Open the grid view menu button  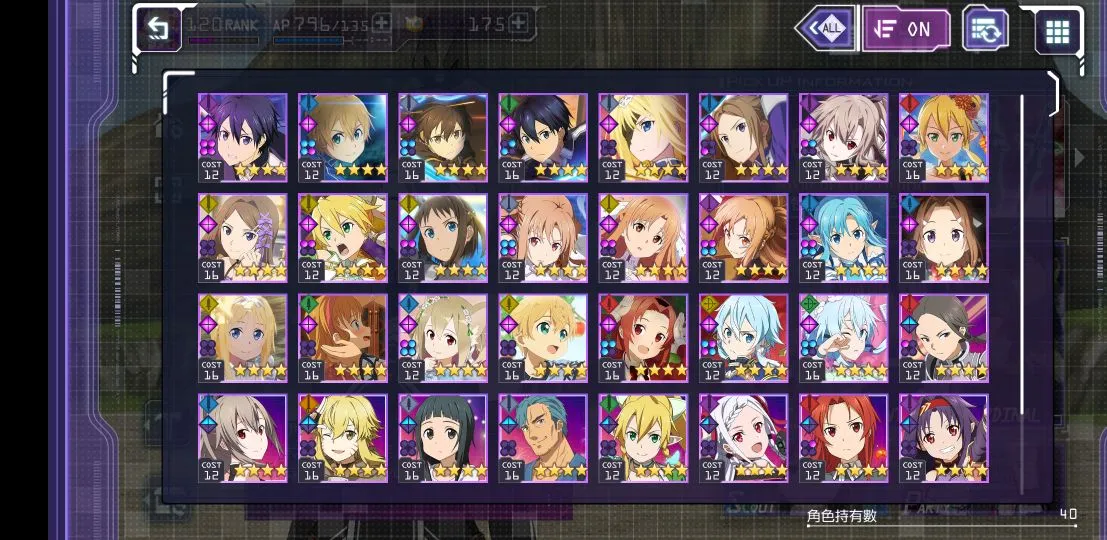click(x=1057, y=31)
